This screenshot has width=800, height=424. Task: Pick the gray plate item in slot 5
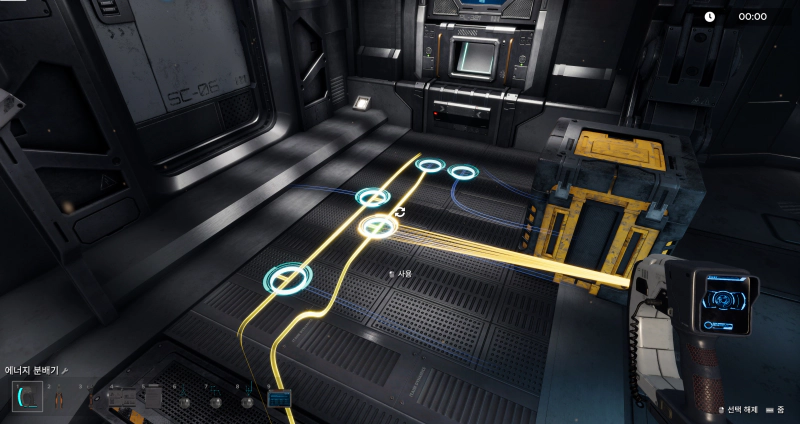[152, 398]
